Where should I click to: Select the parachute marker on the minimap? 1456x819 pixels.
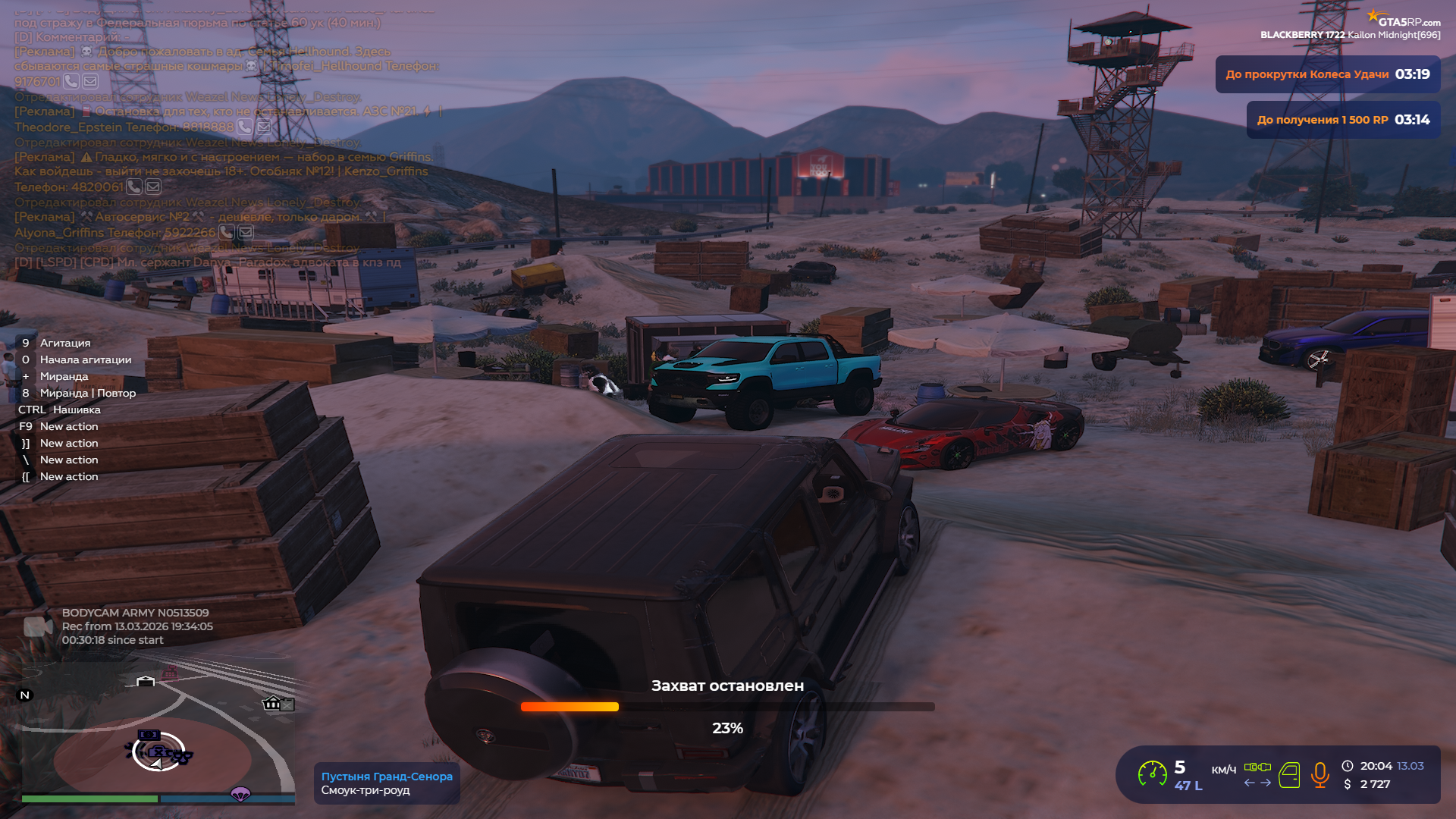coord(240,794)
